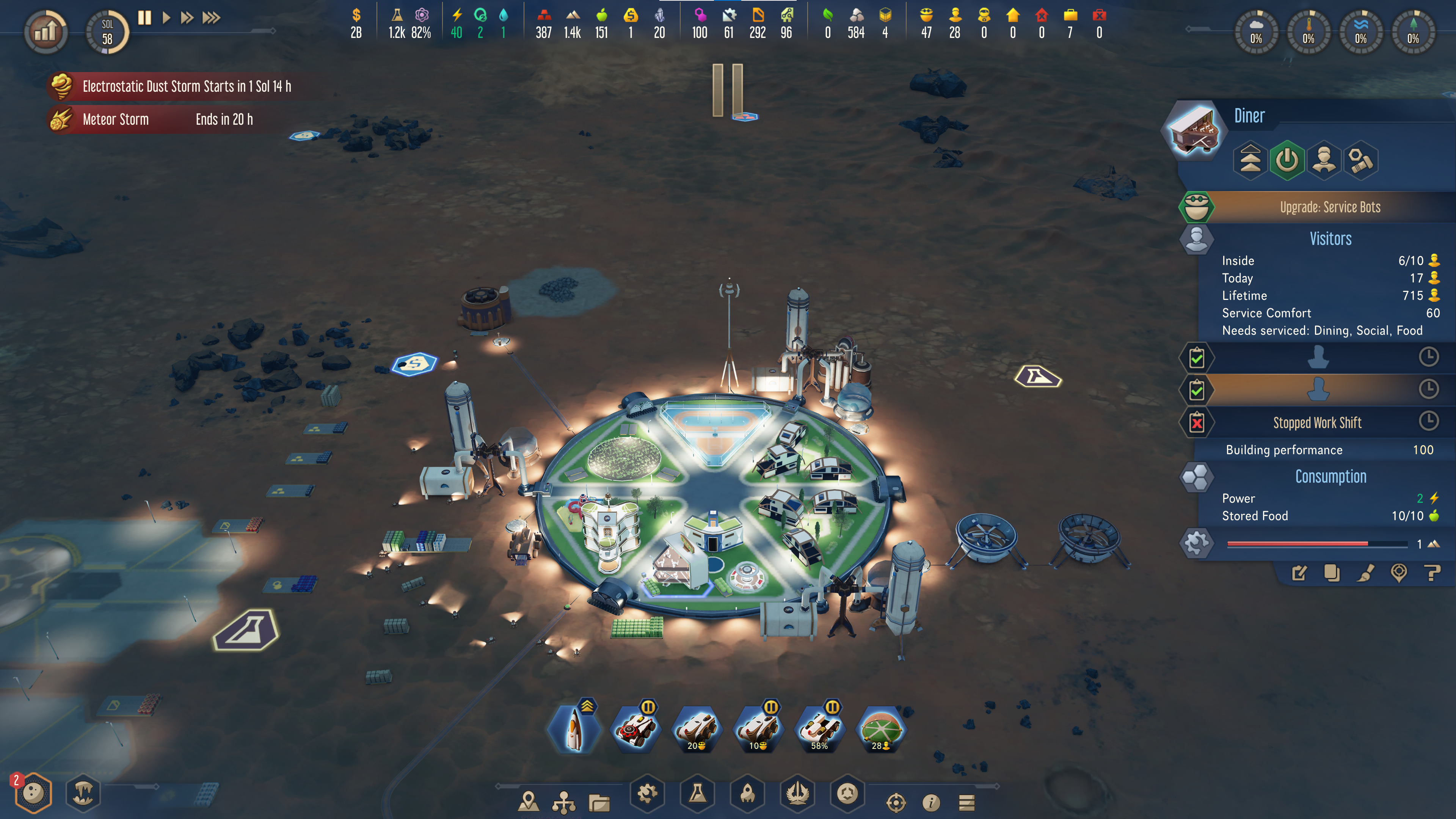Open the Research flask hexagon
The height and width of the screenshot is (819, 1456).
(x=698, y=794)
